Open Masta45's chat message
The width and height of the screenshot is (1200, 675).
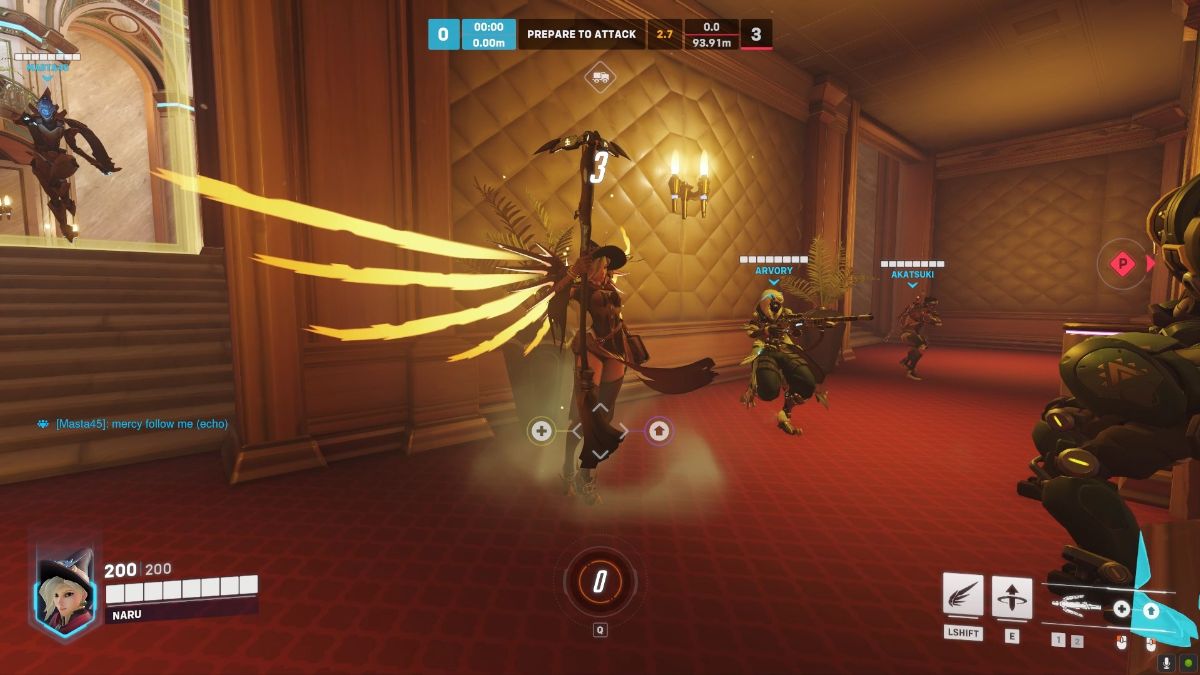tap(141, 424)
